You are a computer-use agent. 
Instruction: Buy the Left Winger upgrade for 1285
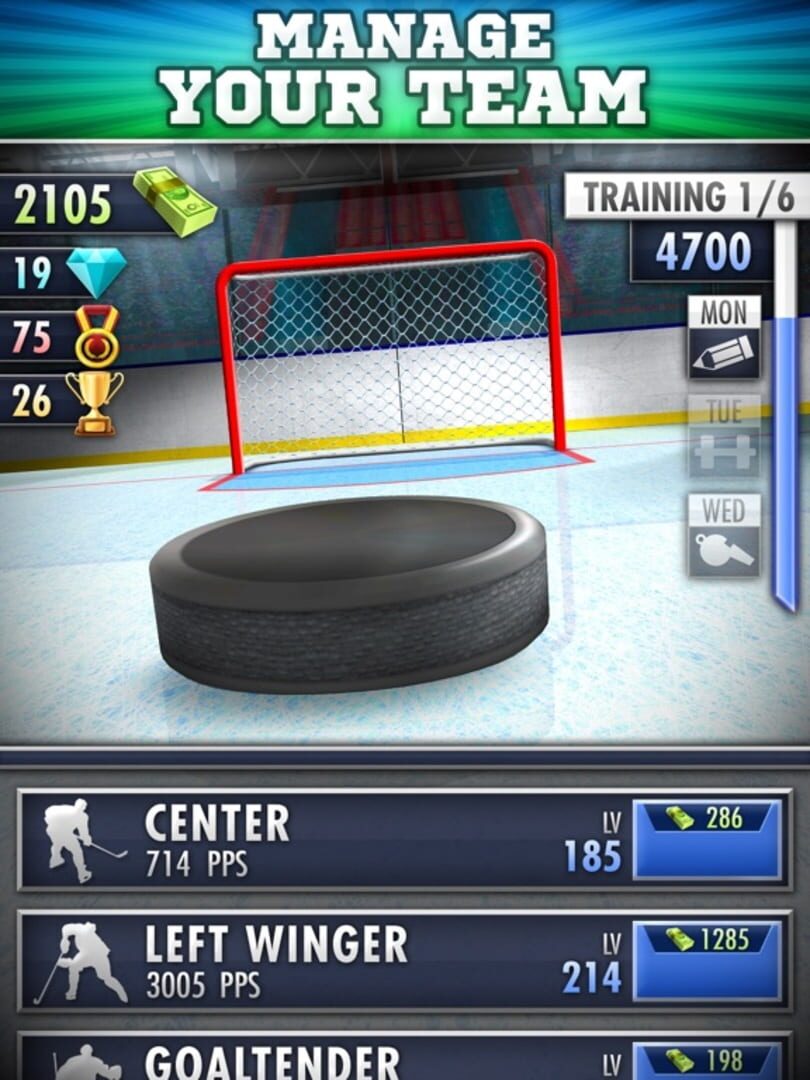(707, 961)
